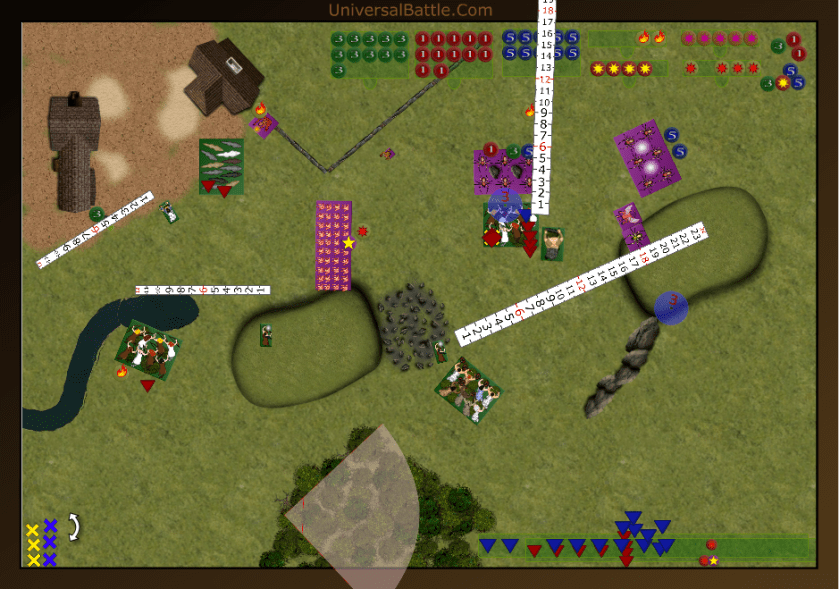The height and width of the screenshot is (589, 839).
Task: Select the bearded hero portrait token
Action: [553, 244]
